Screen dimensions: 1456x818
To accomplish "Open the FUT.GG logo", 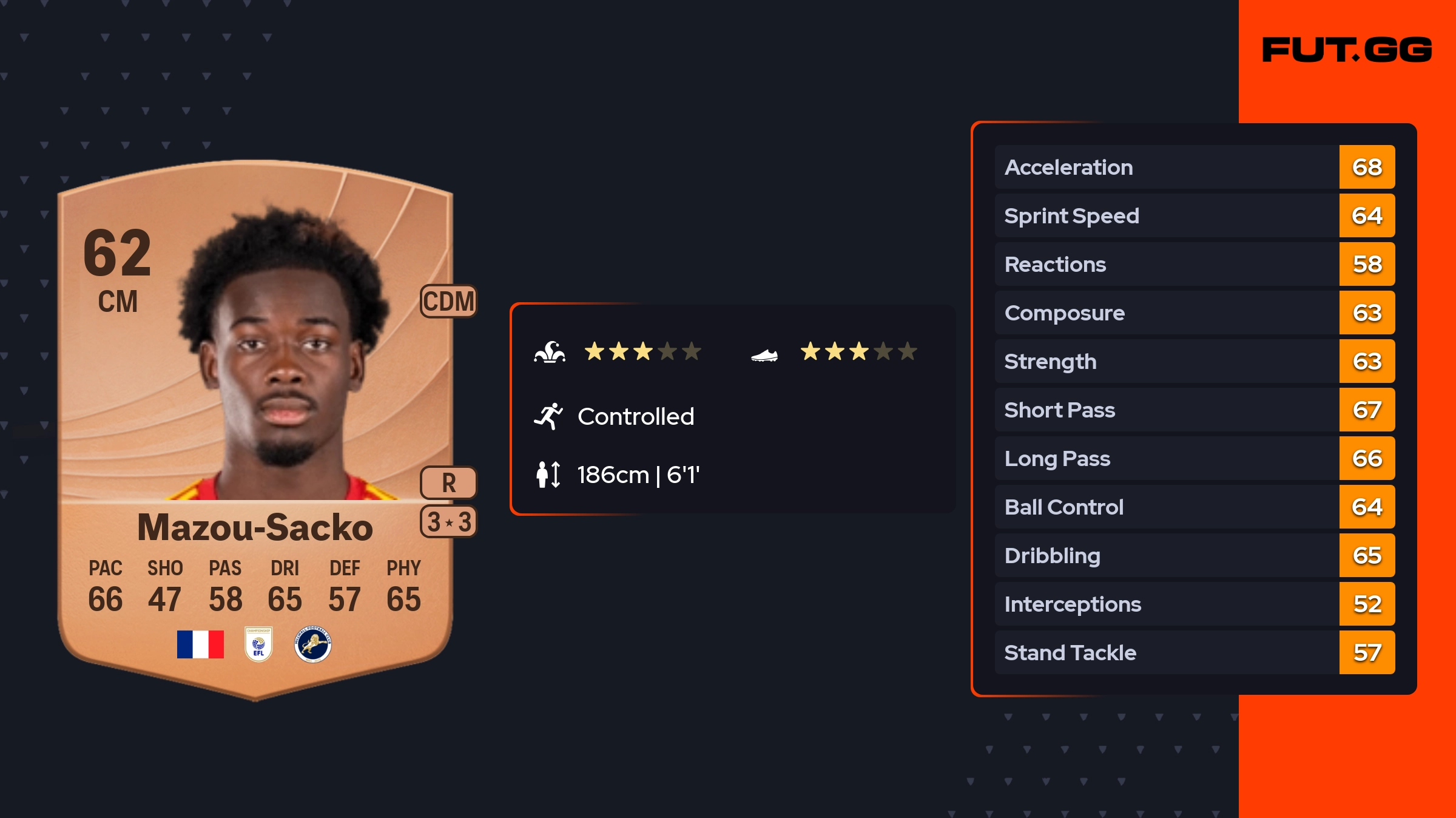I will click(1347, 50).
